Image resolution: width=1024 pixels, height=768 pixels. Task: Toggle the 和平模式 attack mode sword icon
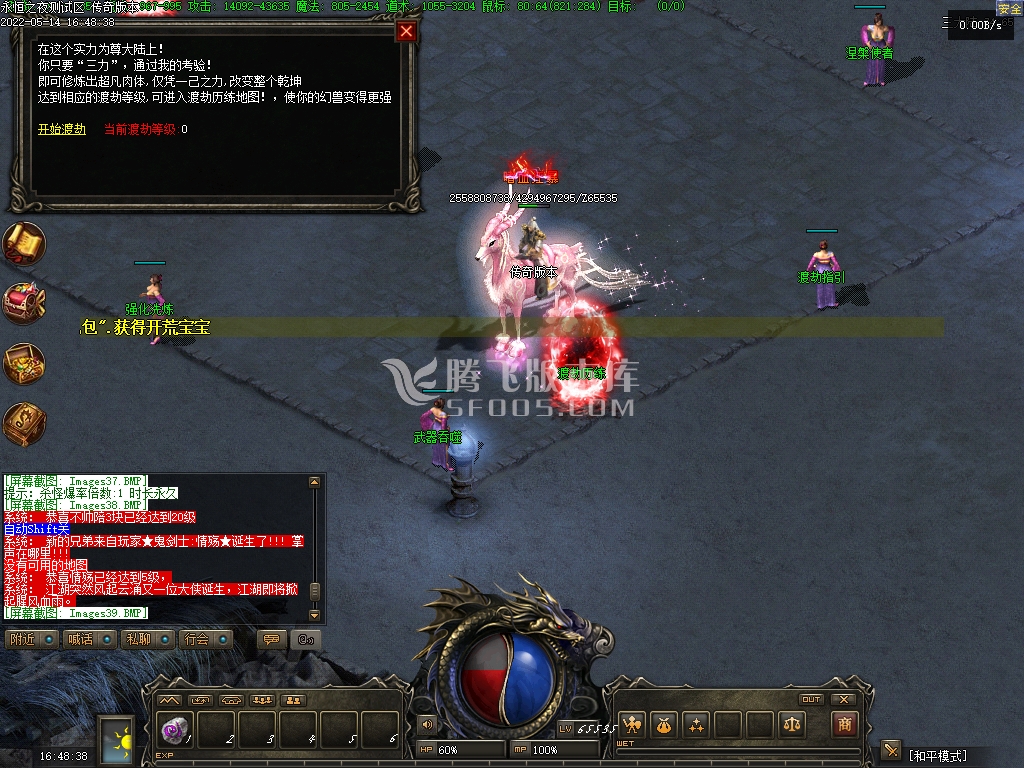[891, 751]
